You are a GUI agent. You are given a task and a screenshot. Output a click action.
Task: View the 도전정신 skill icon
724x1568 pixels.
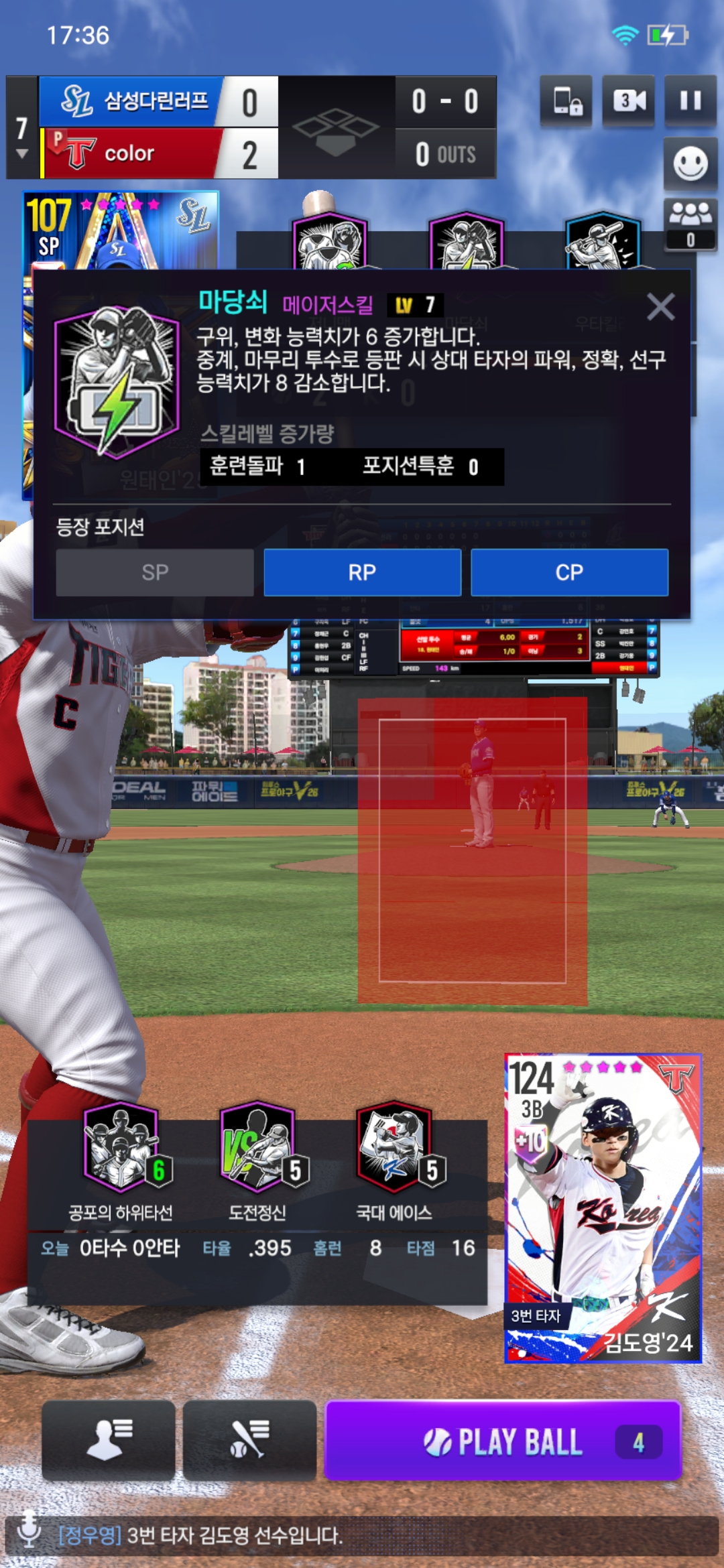tap(258, 1147)
